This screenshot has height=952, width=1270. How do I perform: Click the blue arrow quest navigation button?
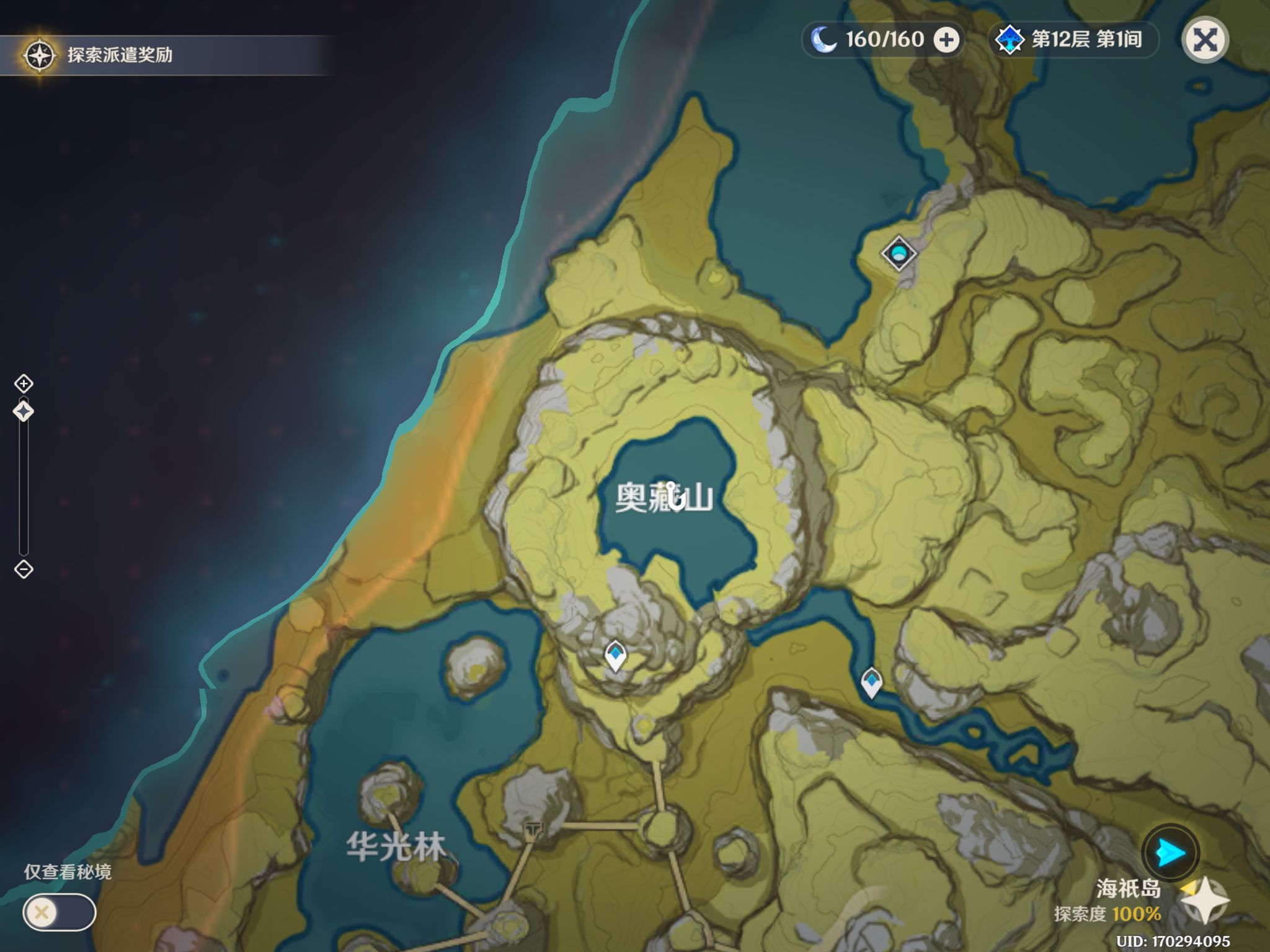pos(1170,853)
